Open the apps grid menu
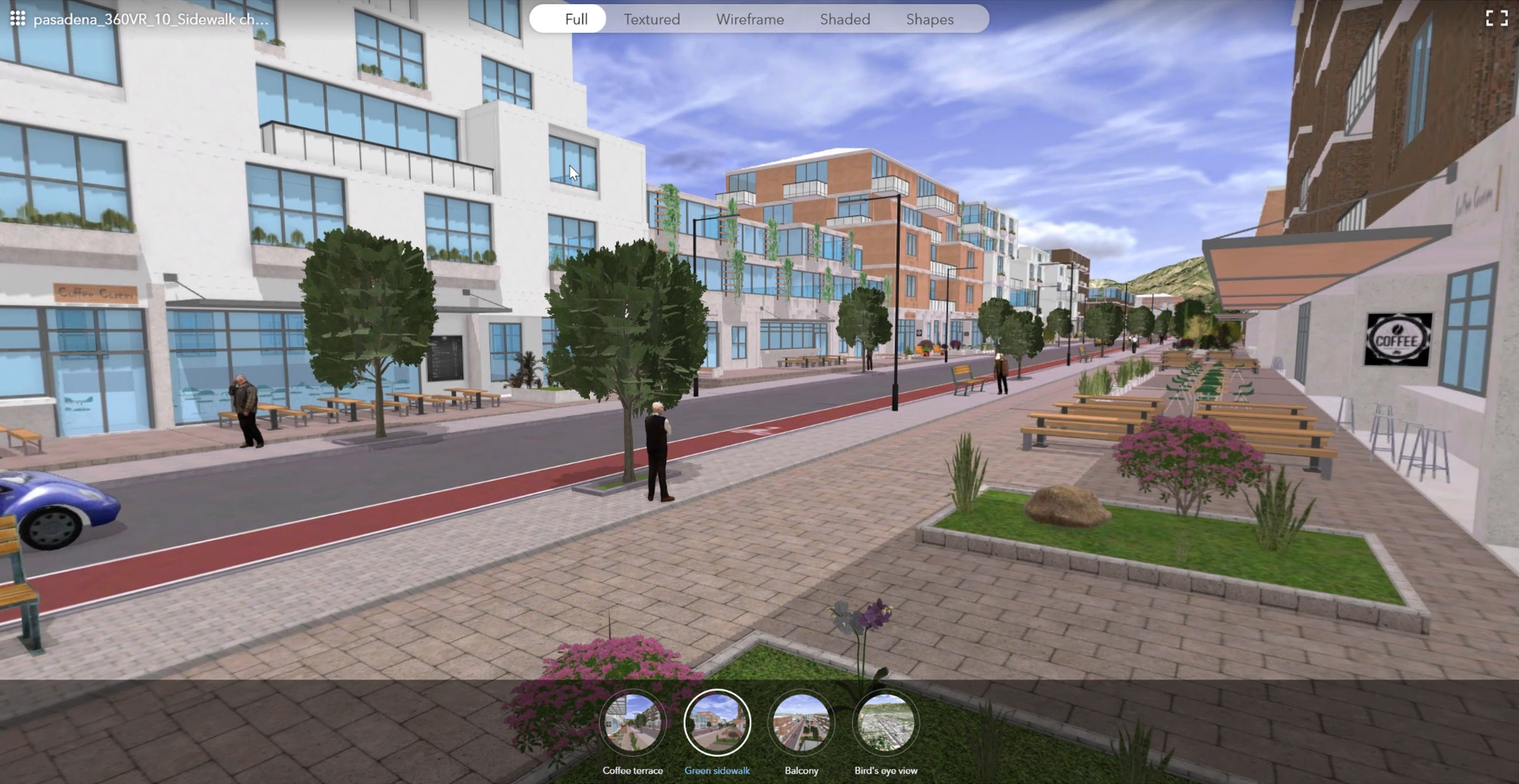The width and height of the screenshot is (1519, 784). point(18,18)
